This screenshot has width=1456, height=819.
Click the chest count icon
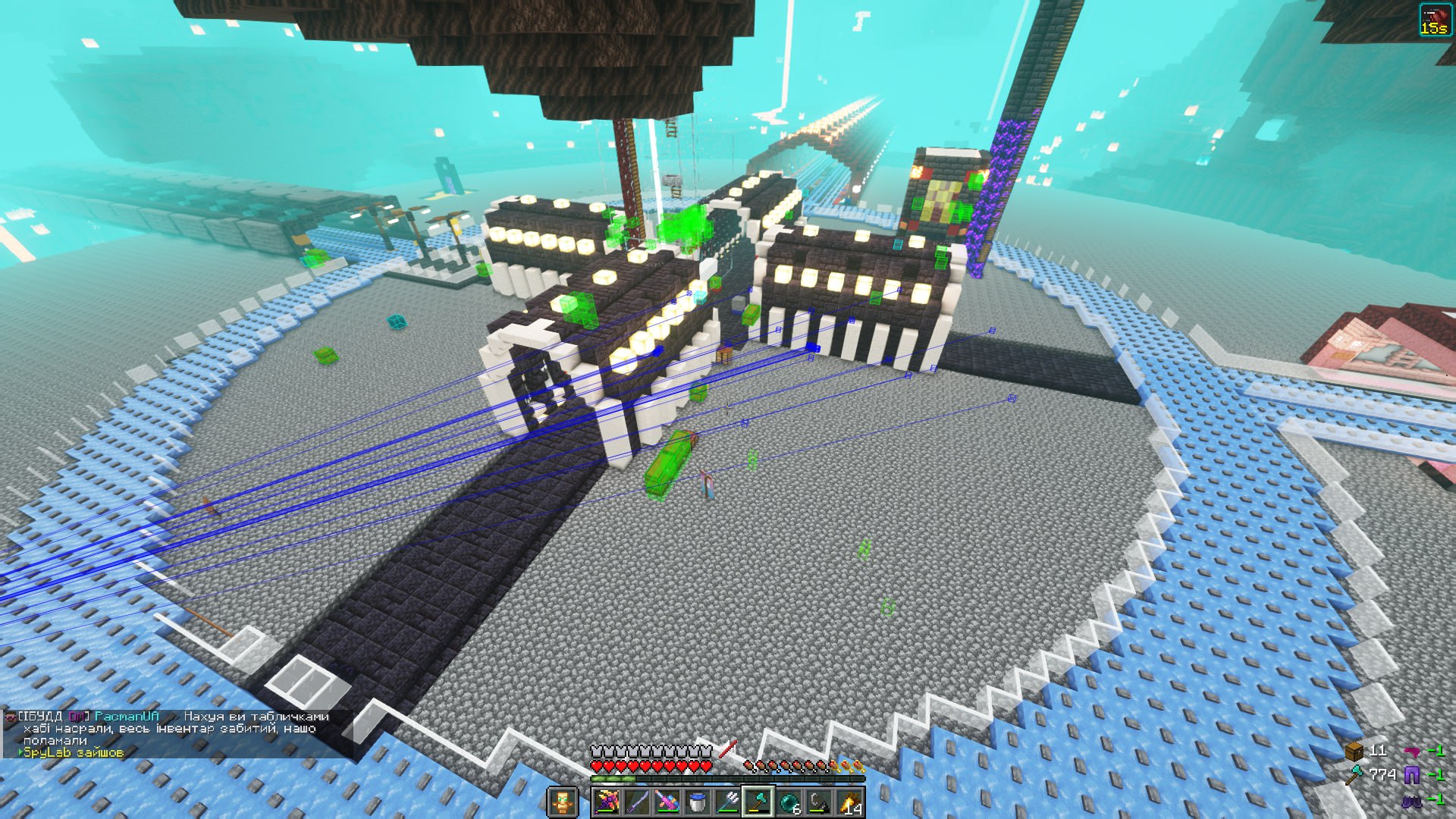(1354, 751)
